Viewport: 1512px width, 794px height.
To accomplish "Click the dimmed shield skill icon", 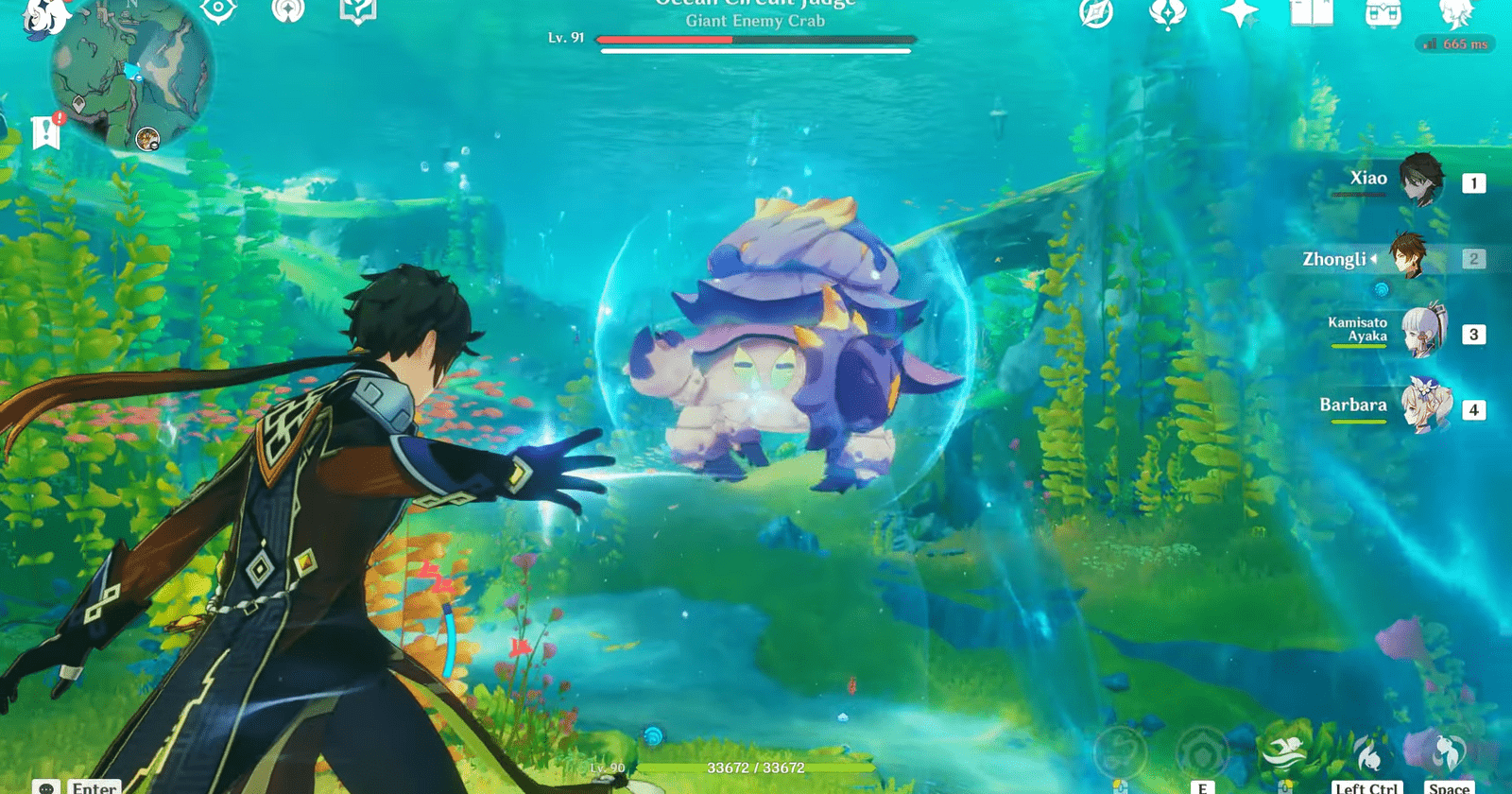I will (x=1201, y=753).
